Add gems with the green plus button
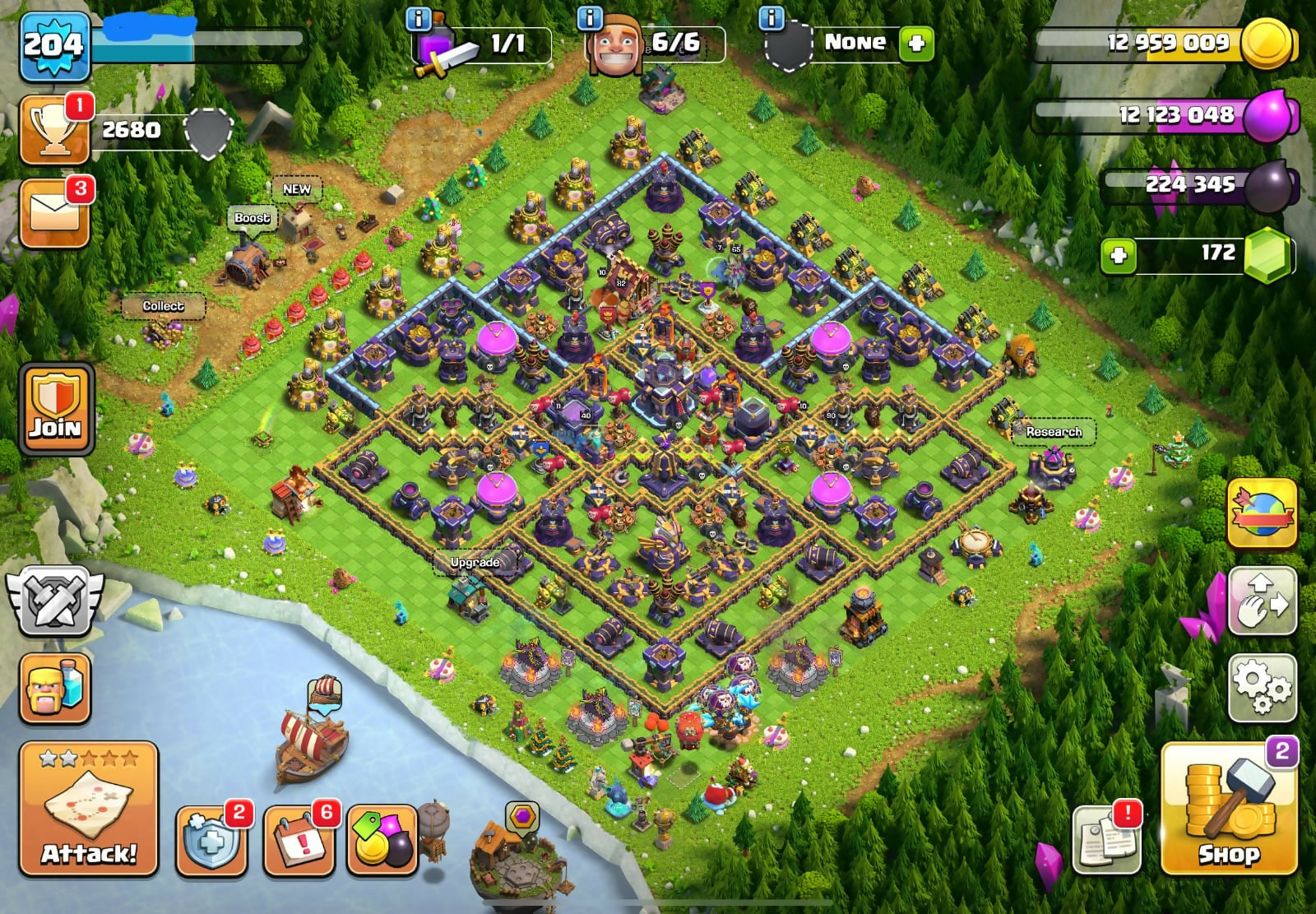This screenshot has width=1316, height=914. (x=1119, y=255)
